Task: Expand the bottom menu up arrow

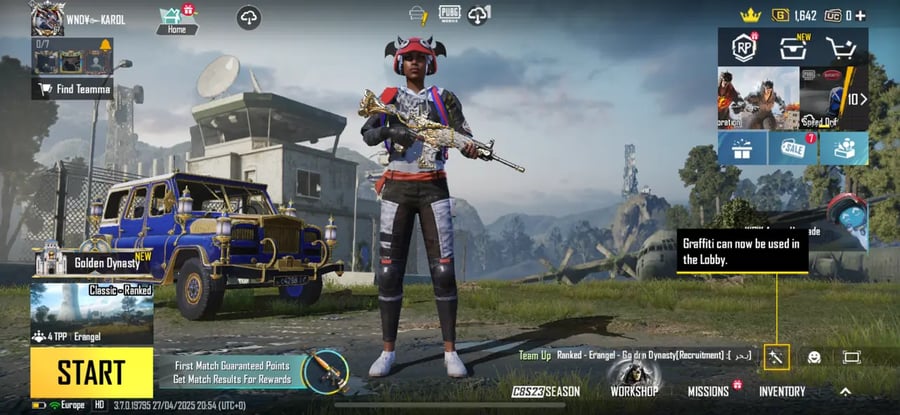Action: tap(845, 391)
